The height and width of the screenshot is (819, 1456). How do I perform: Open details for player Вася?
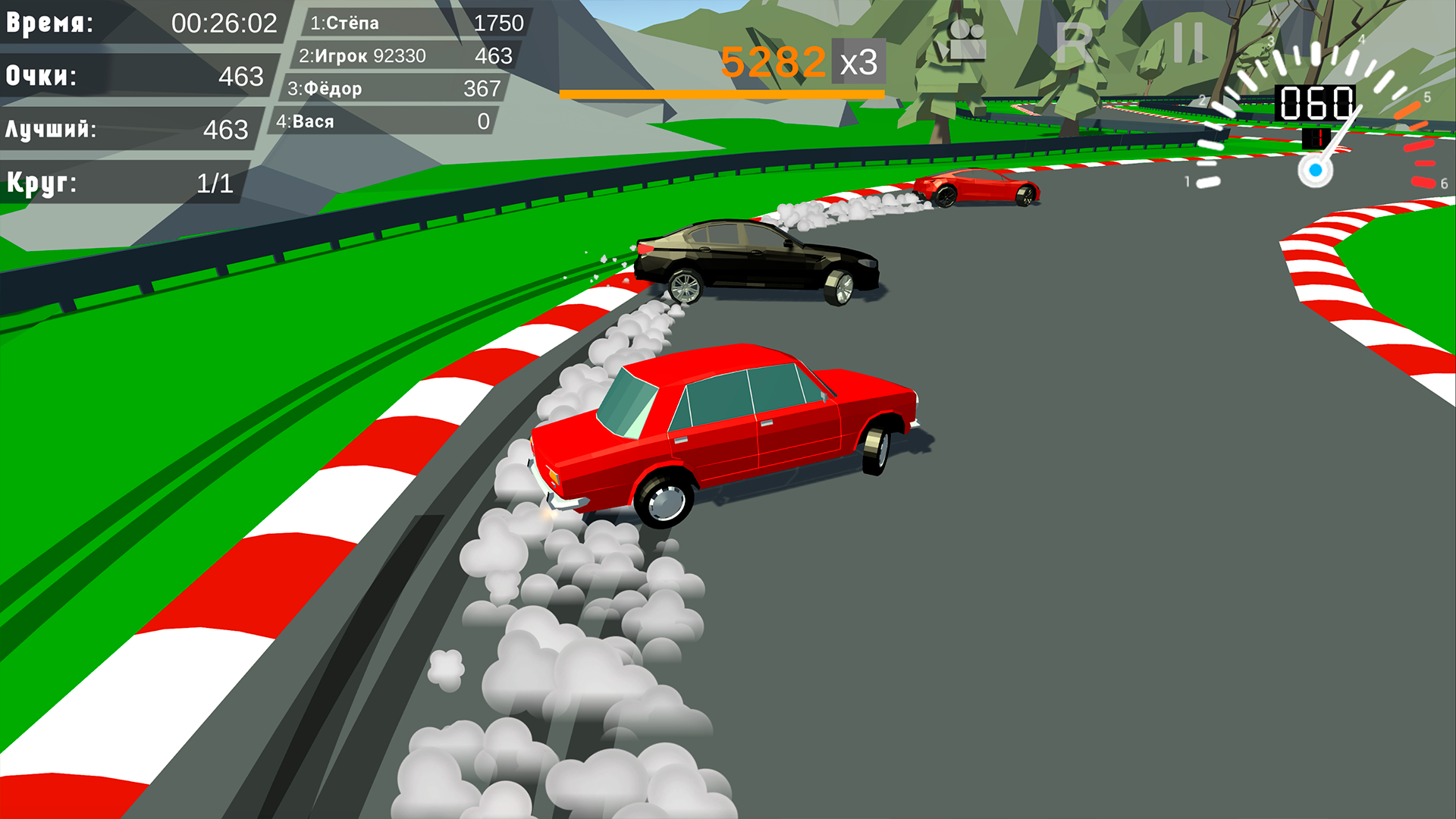tap(387, 120)
